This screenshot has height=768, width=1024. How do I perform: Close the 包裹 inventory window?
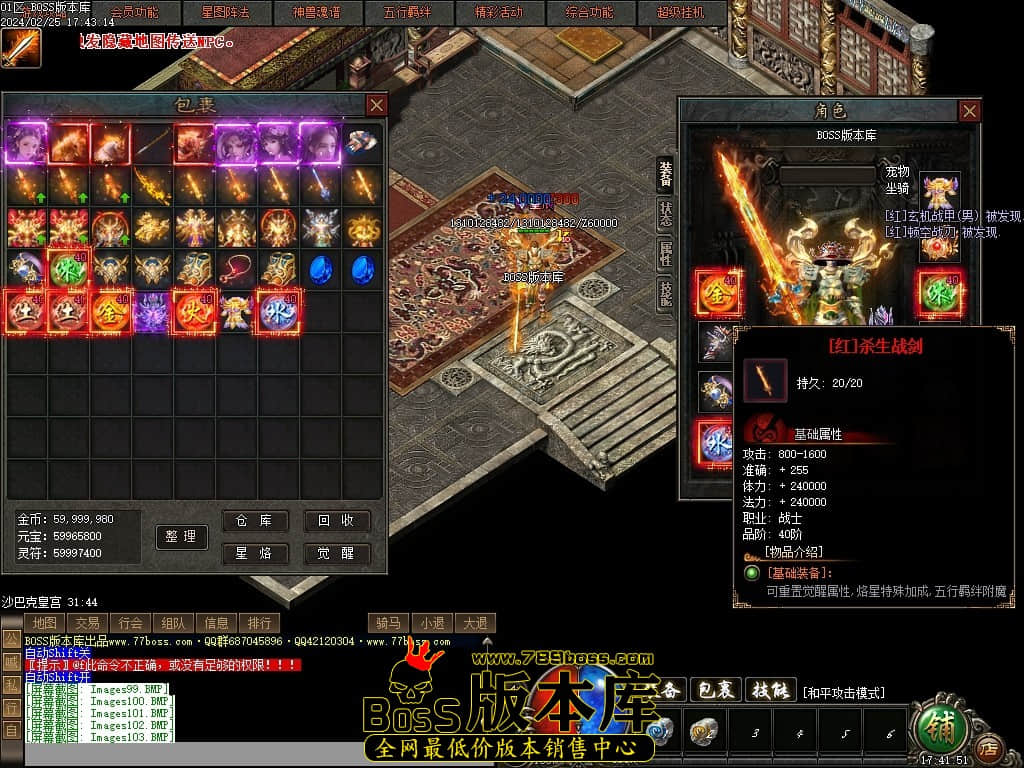376,105
